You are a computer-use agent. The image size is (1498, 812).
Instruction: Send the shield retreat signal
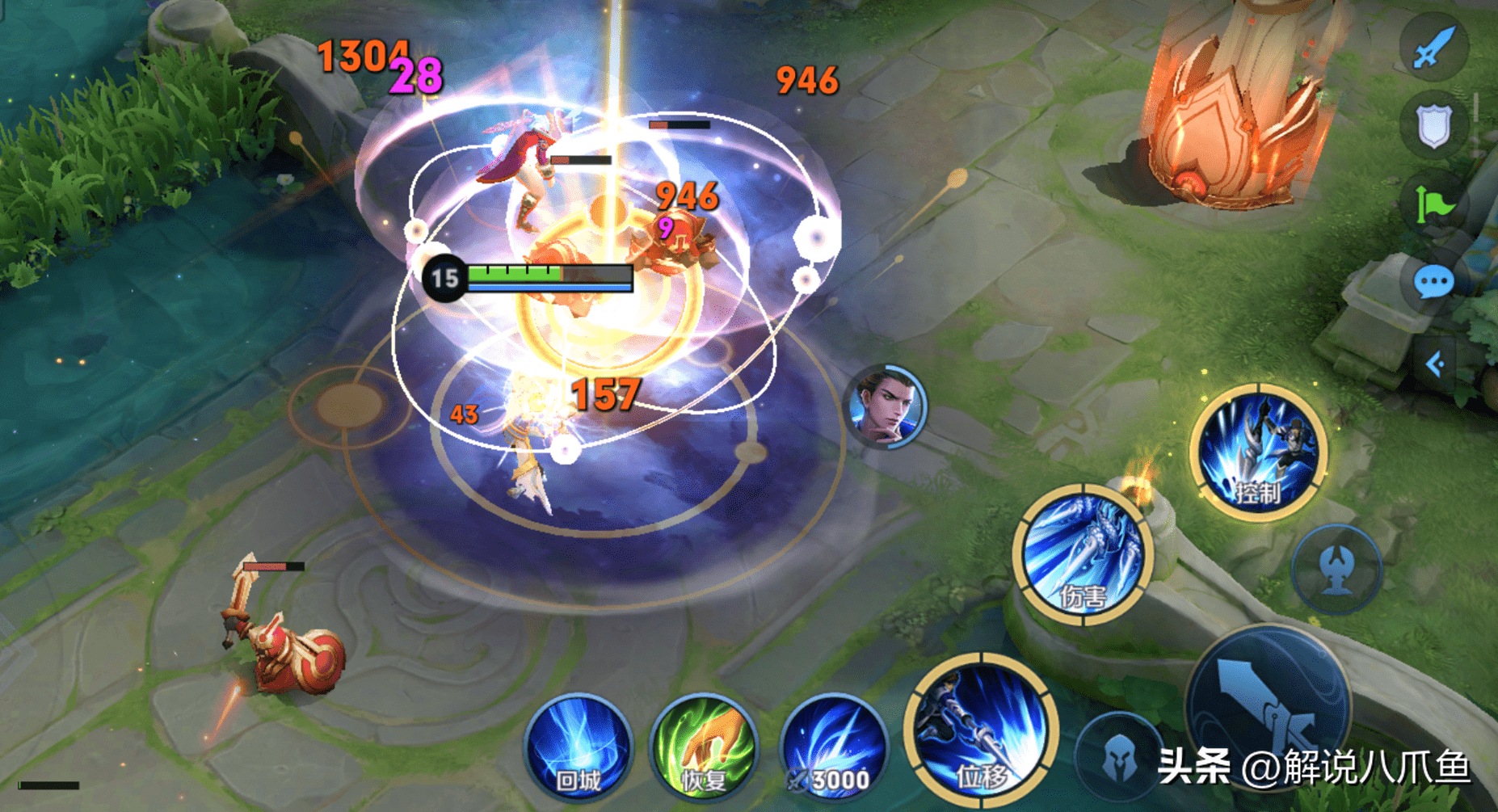(x=1434, y=125)
